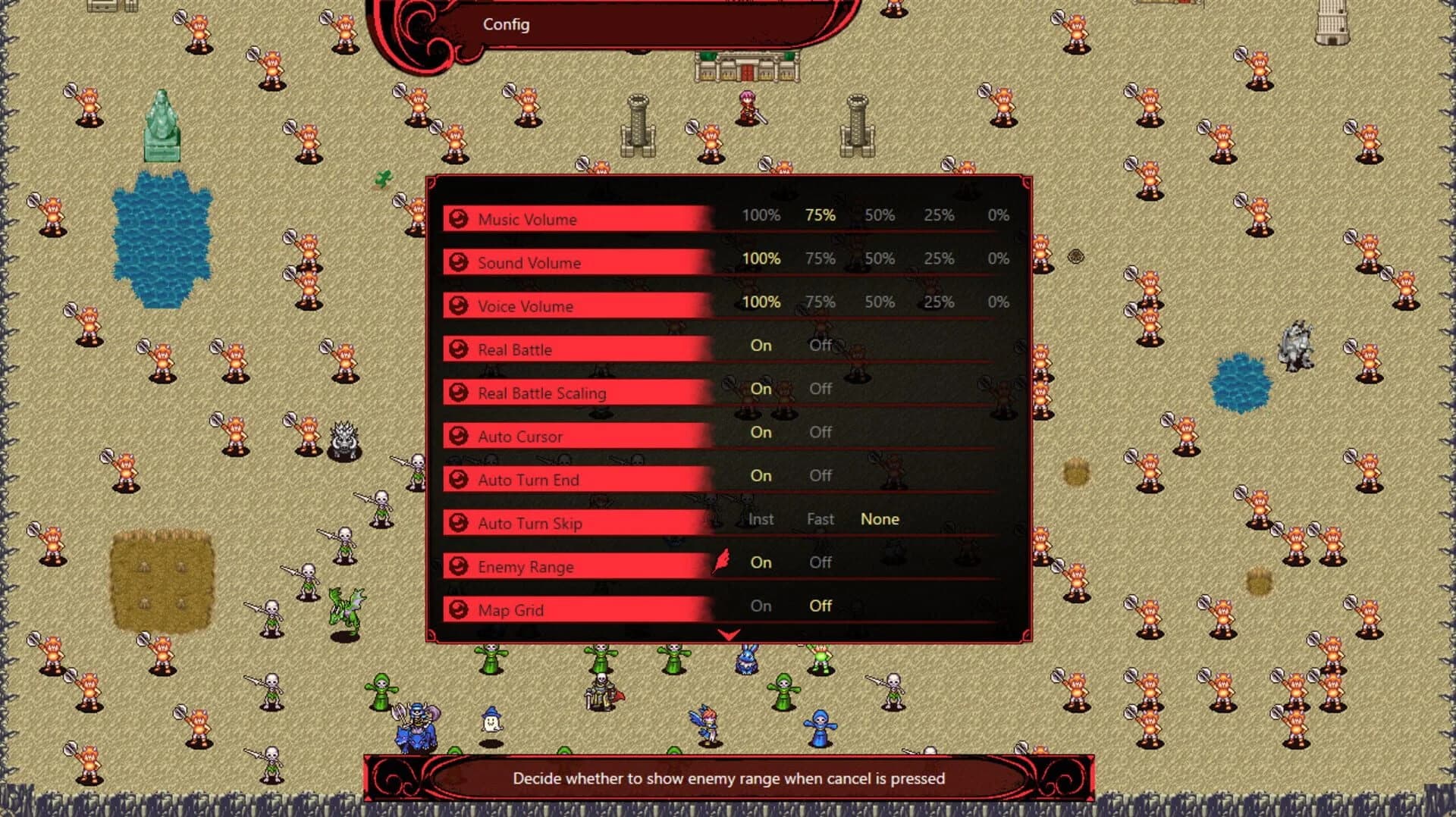Highlight the Enemy Range setting row
The image size is (1456, 817).
[576, 566]
